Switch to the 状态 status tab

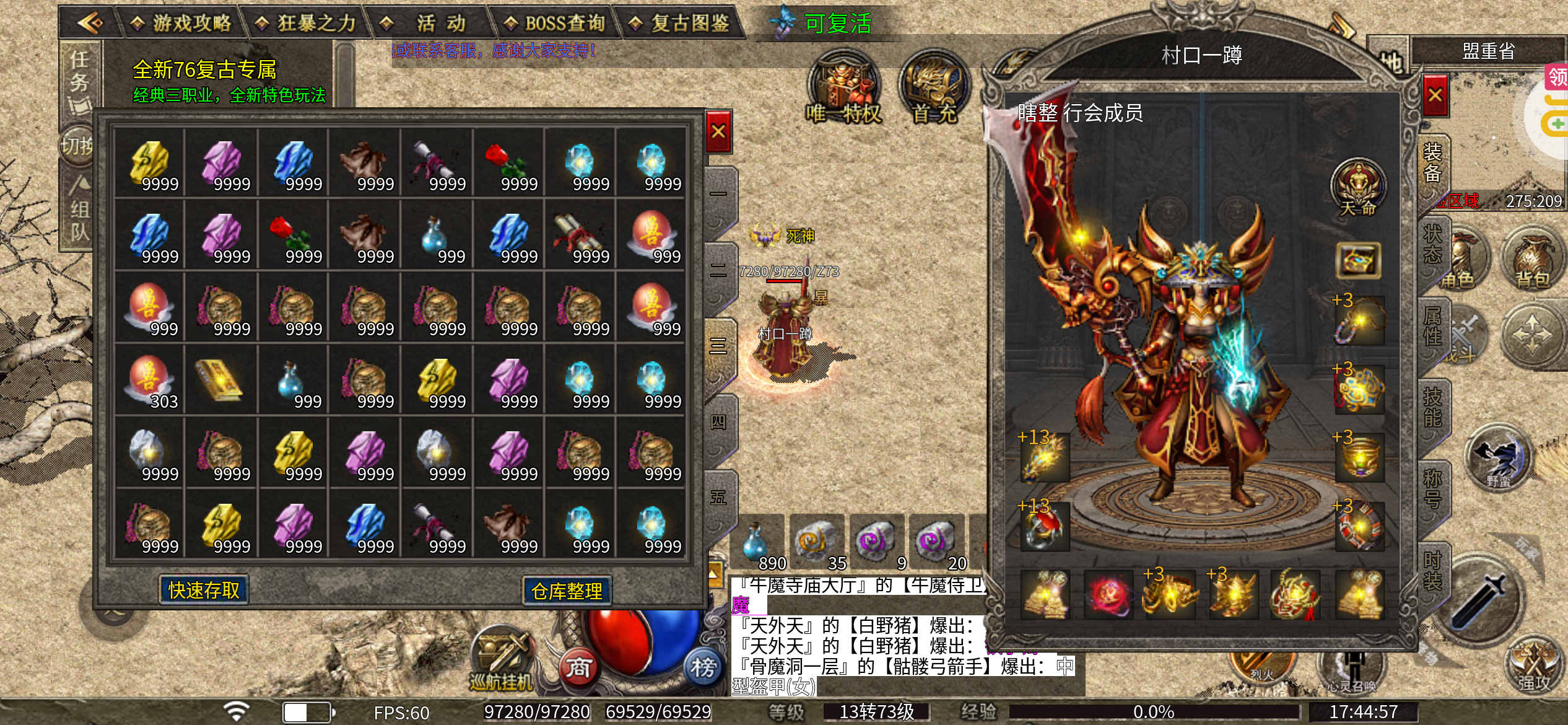[1432, 245]
